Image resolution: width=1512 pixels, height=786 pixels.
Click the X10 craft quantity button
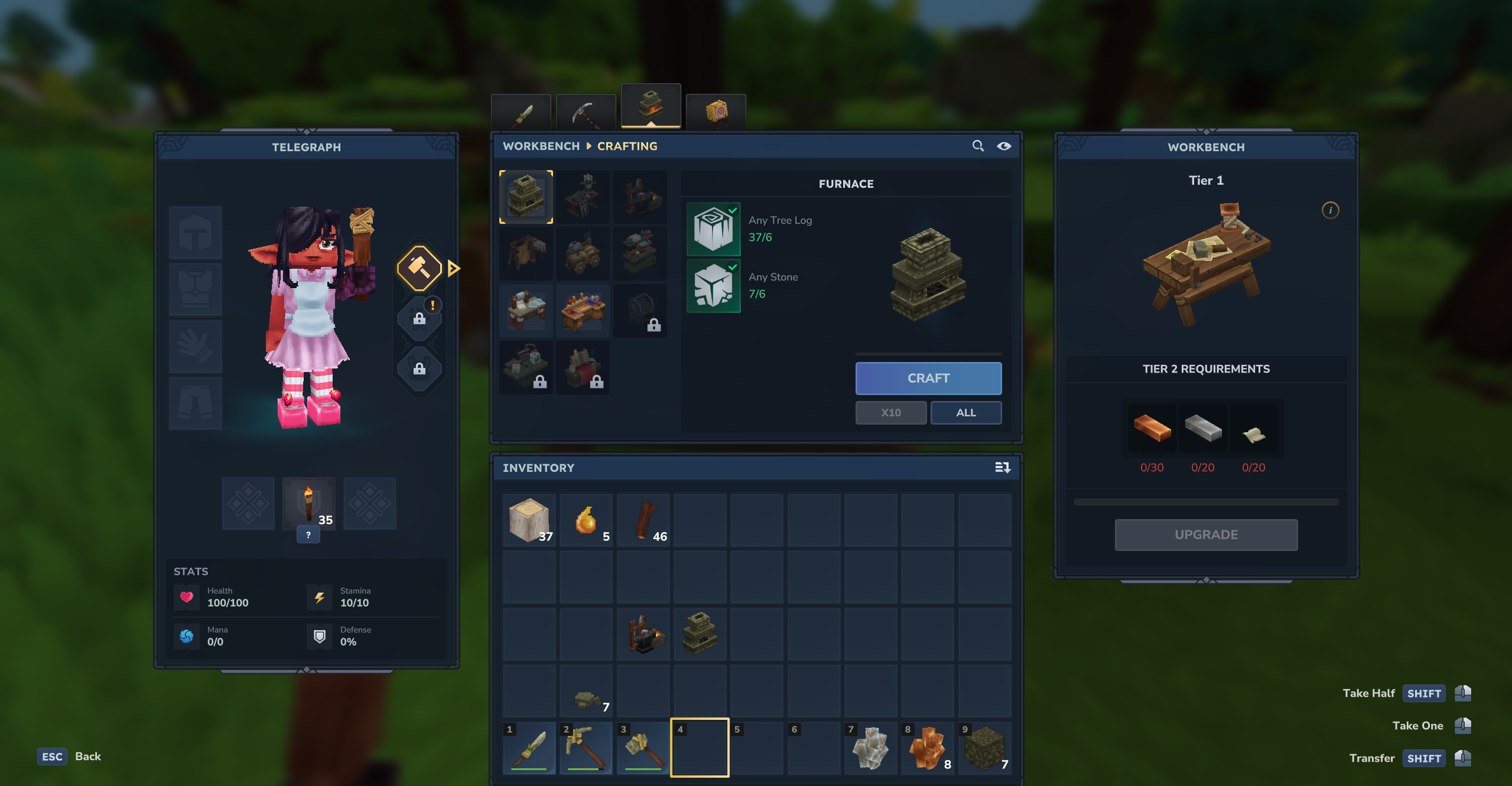coord(890,413)
